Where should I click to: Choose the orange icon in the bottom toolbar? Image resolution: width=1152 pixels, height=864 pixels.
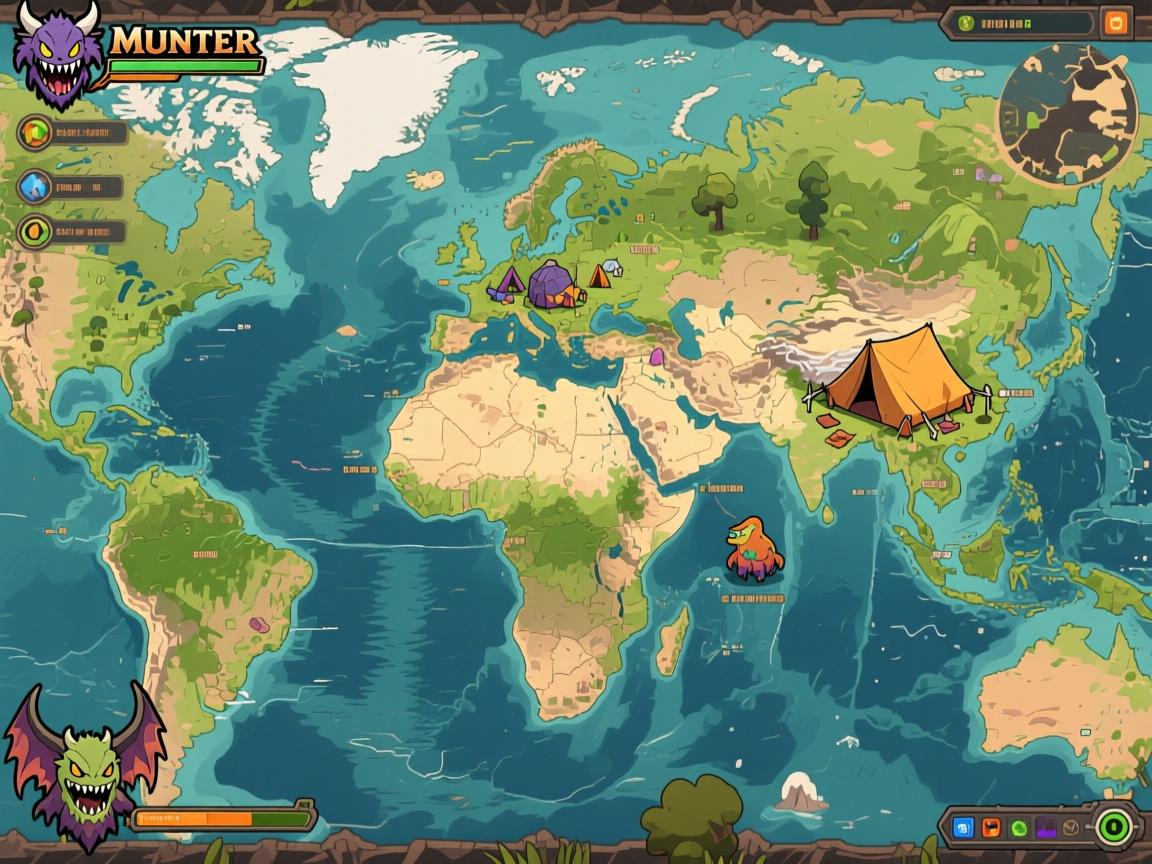tap(991, 827)
